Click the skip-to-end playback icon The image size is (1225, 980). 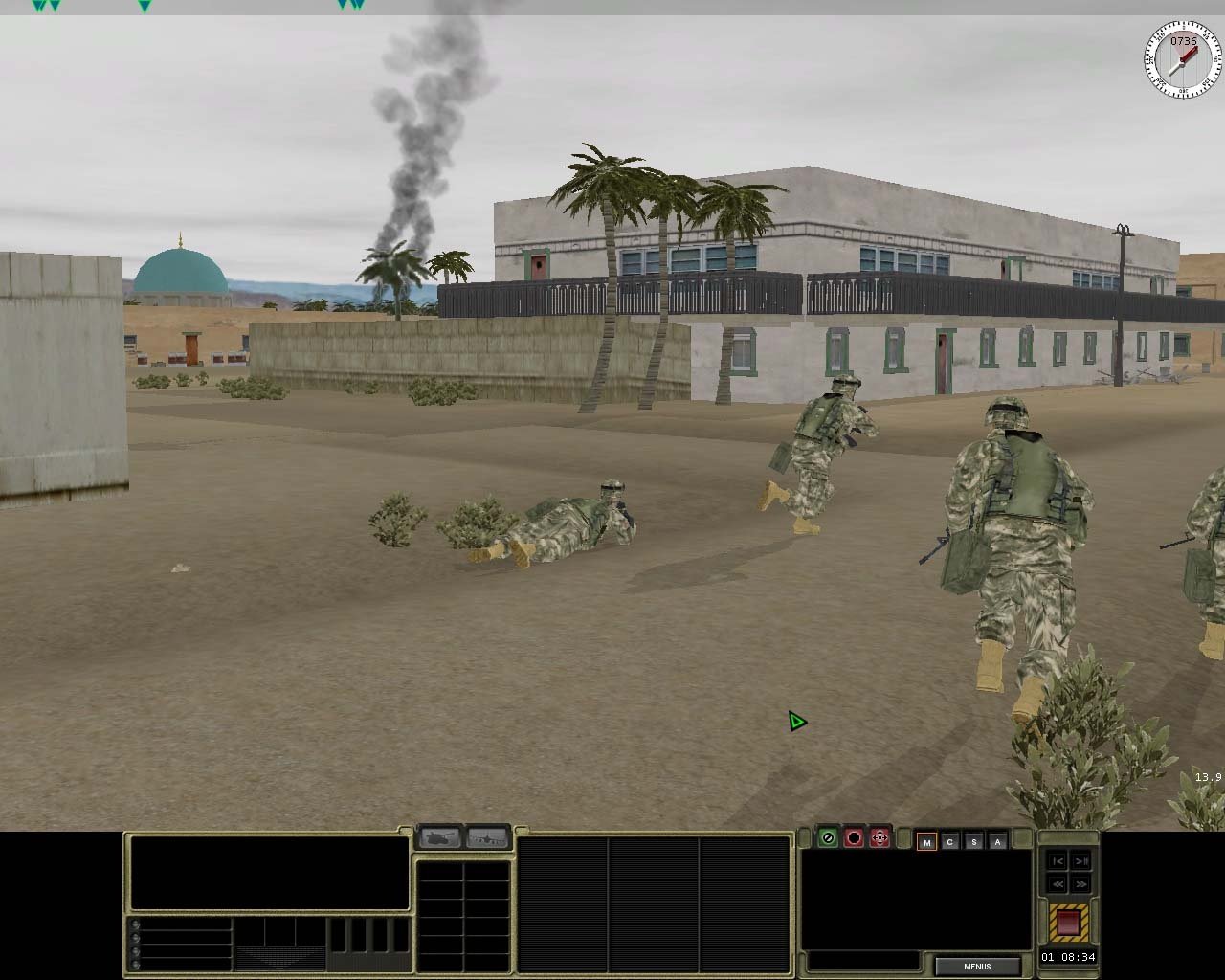[x=1080, y=861]
